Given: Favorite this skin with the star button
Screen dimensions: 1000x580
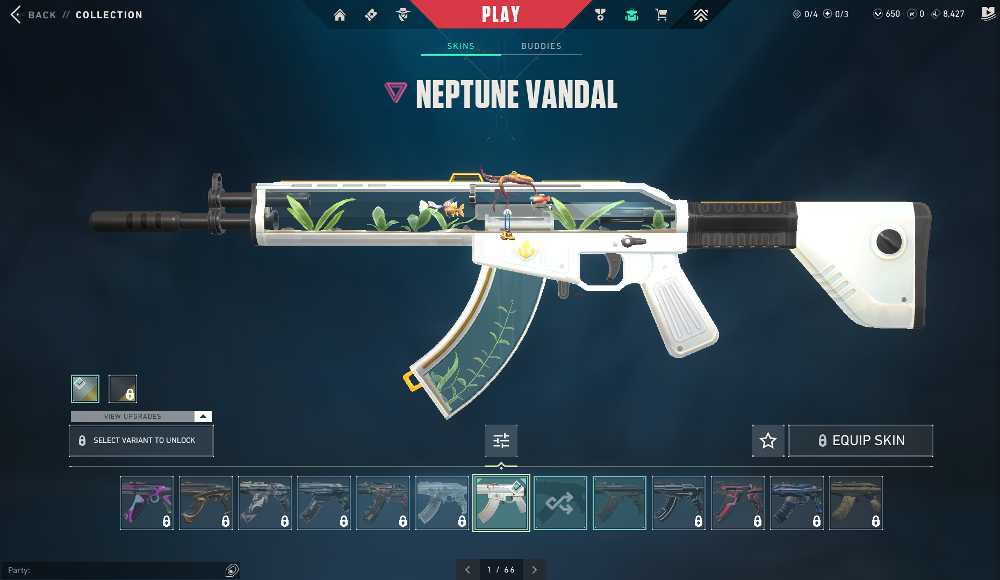Looking at the screenshot, I should [x=768, y=441].
